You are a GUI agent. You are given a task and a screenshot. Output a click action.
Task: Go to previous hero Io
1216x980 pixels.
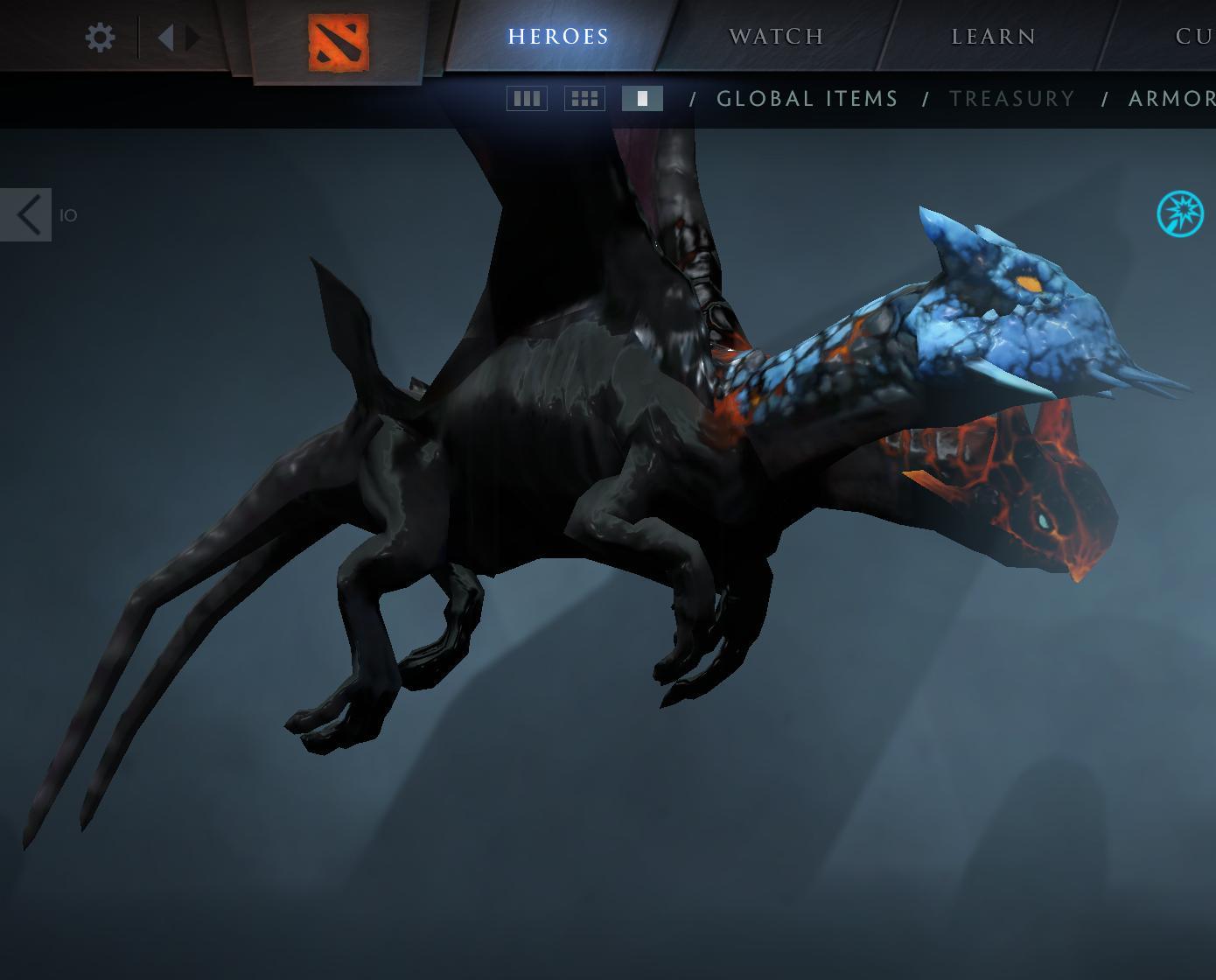27,214
